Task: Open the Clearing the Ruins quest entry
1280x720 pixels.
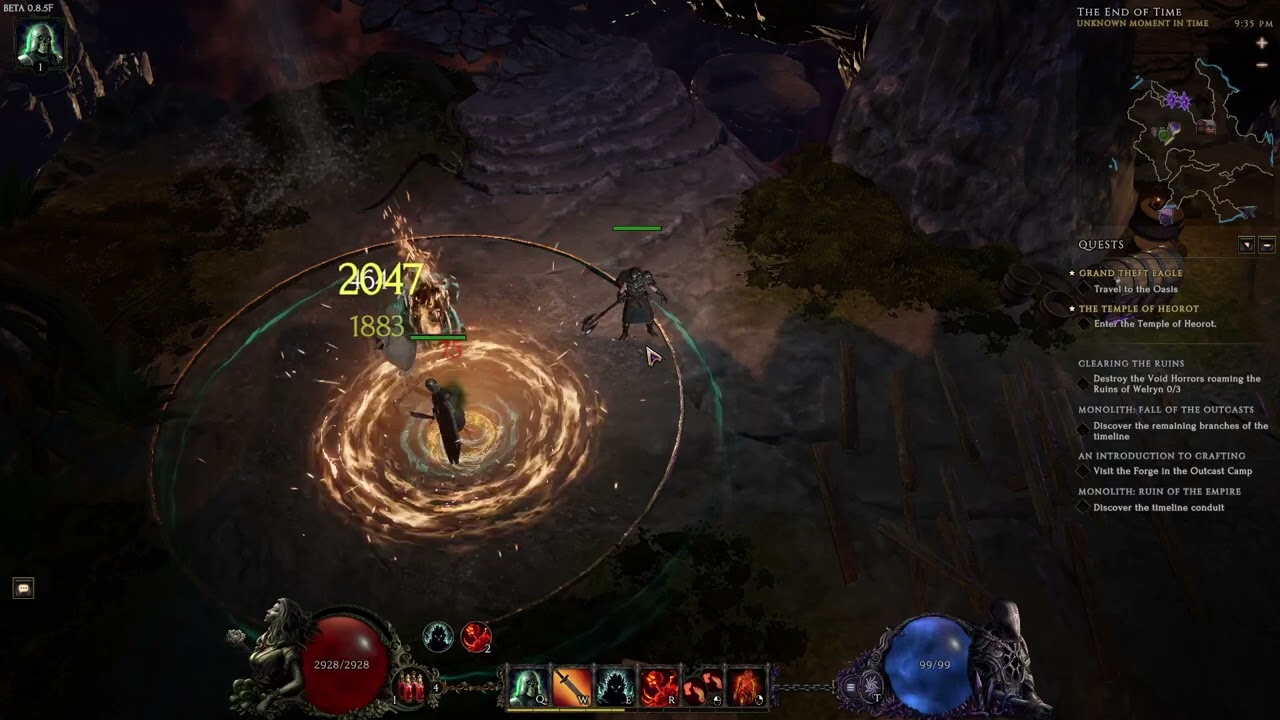Action: (x=1131, y=364)
